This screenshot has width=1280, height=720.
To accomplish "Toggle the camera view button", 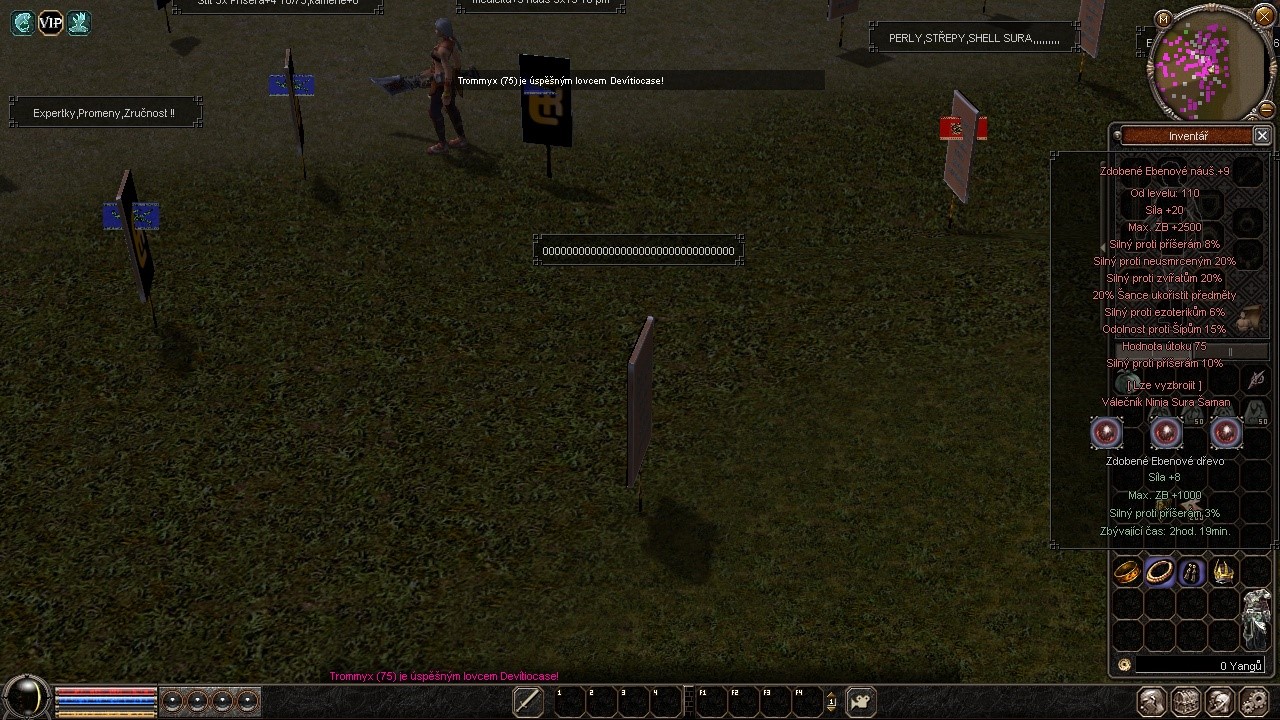I will point(861,701).
